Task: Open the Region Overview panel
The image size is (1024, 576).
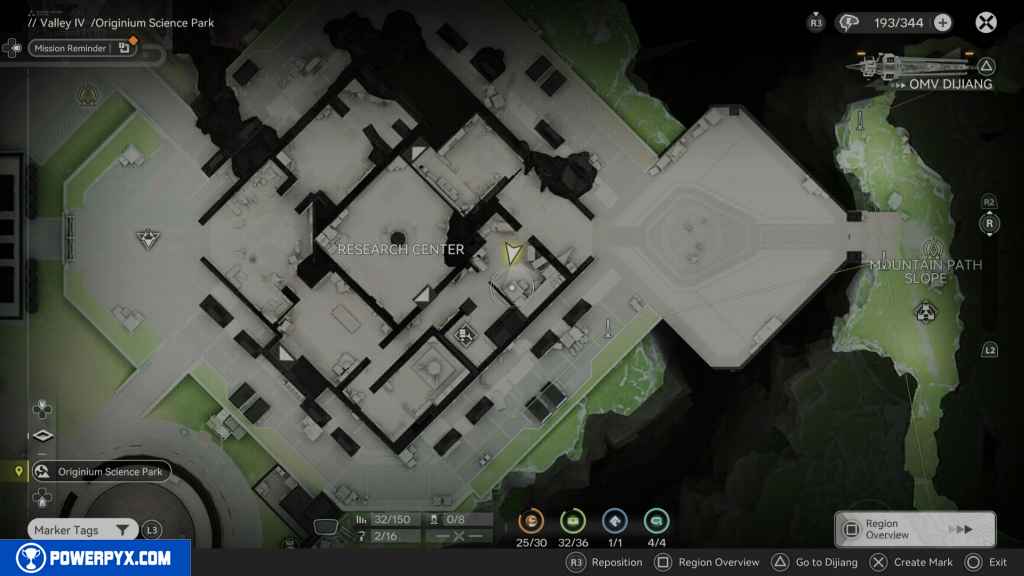Action: [915, 529]
